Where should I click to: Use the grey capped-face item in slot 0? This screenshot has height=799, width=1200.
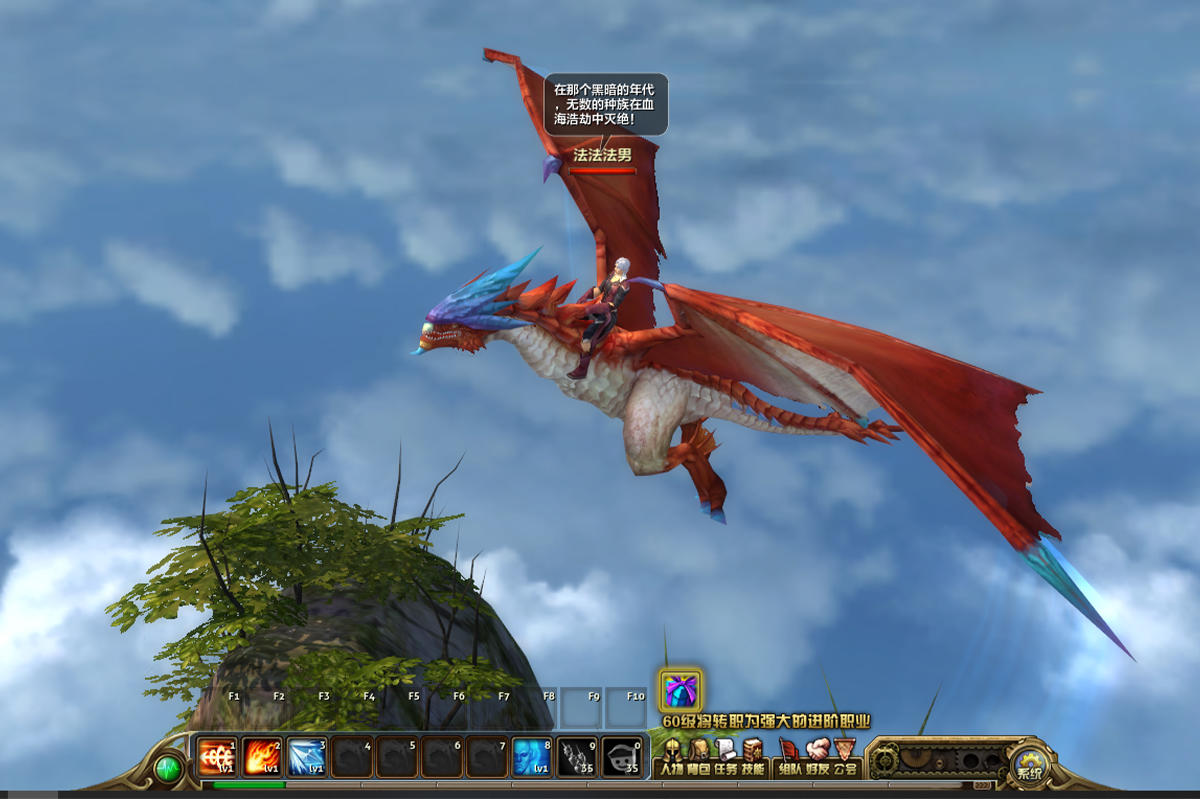point(622,757)
